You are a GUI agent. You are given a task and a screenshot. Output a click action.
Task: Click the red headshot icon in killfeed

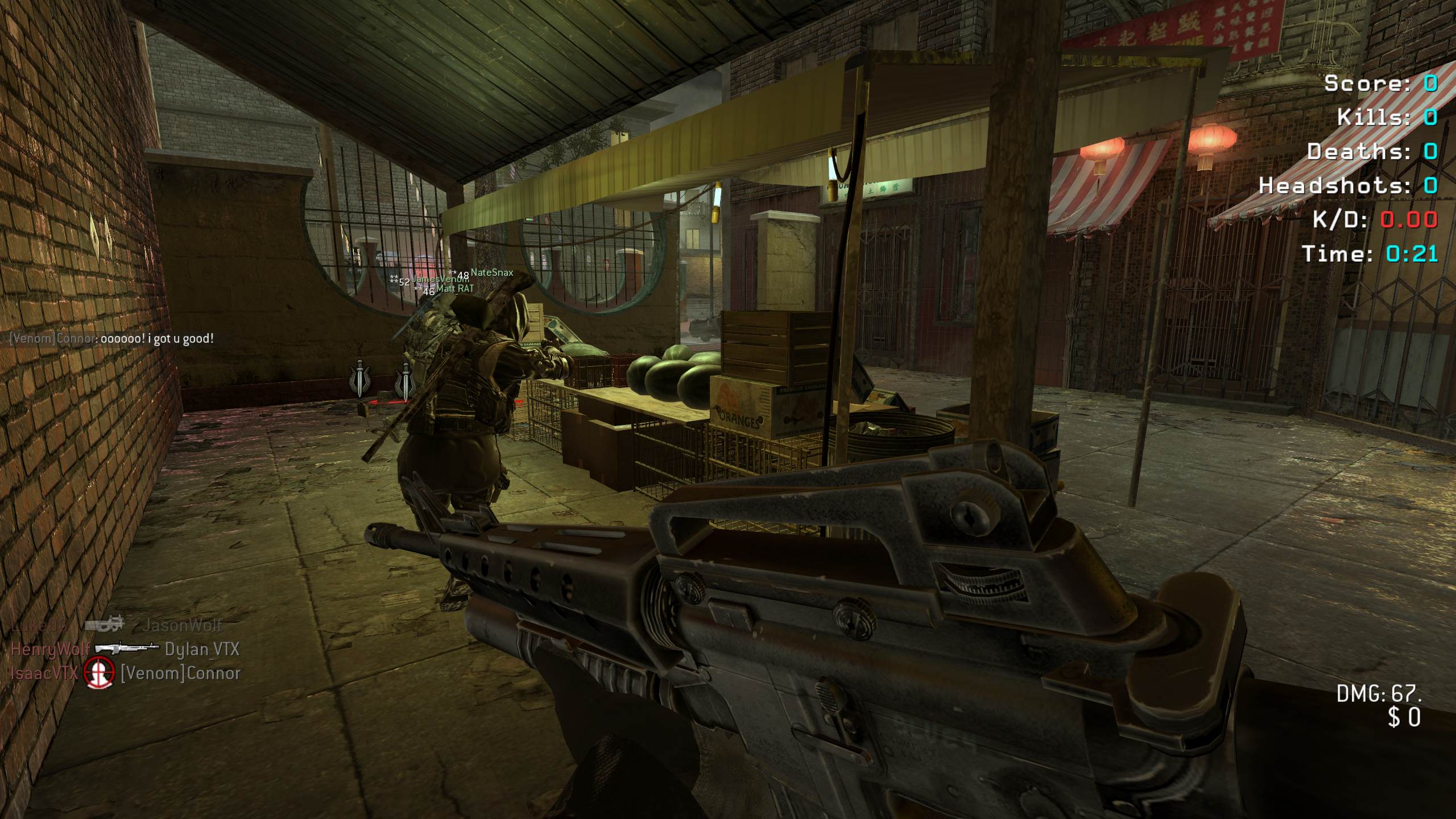99,673
